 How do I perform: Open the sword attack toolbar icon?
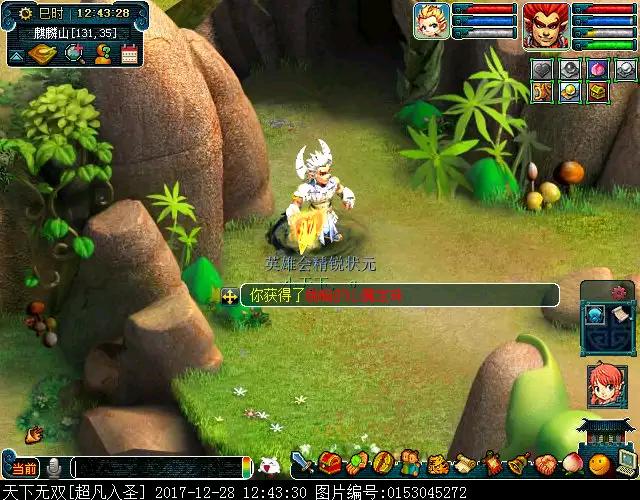tap(302, 463)
